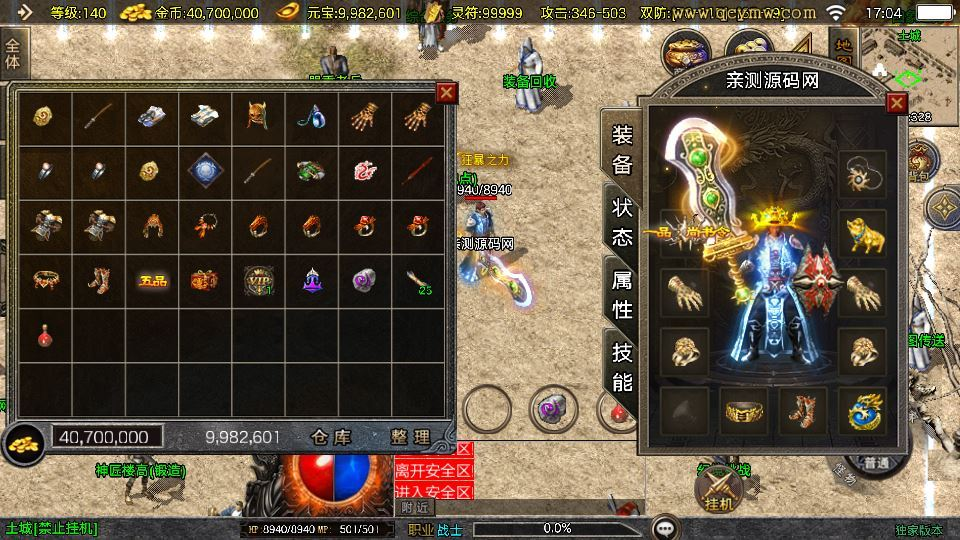
Task: Open the 状态 status tab
Action: 622,222
